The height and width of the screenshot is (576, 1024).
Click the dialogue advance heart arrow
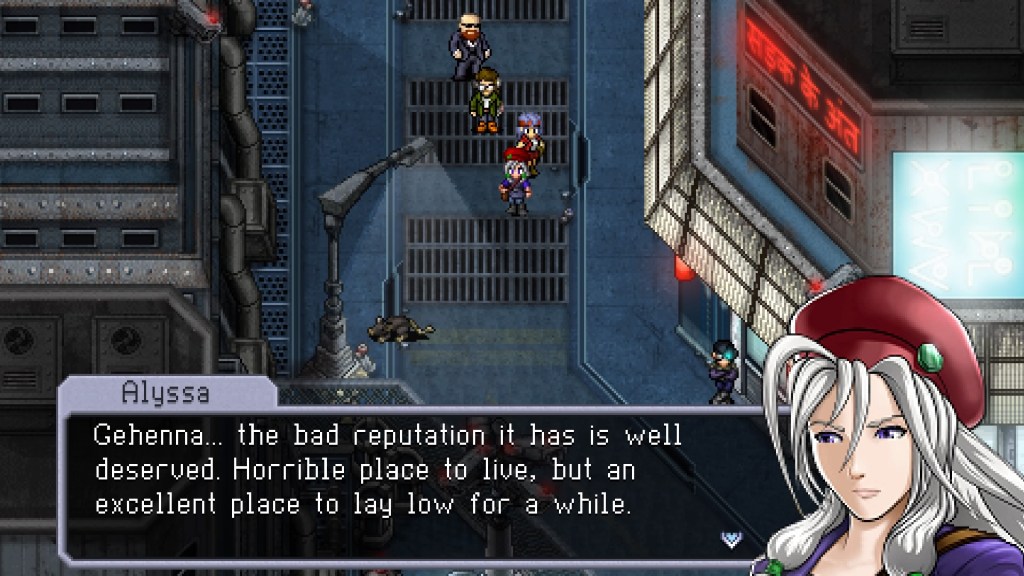[x=730, y=539]
